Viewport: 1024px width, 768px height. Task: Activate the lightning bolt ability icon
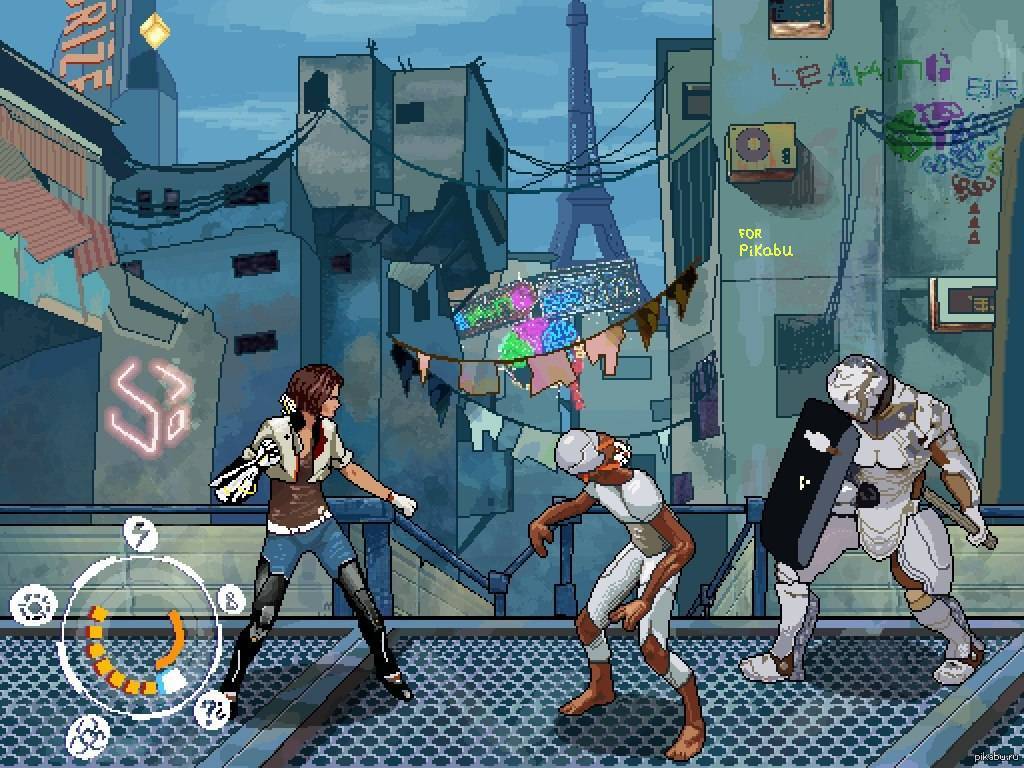tap(141, 534)
